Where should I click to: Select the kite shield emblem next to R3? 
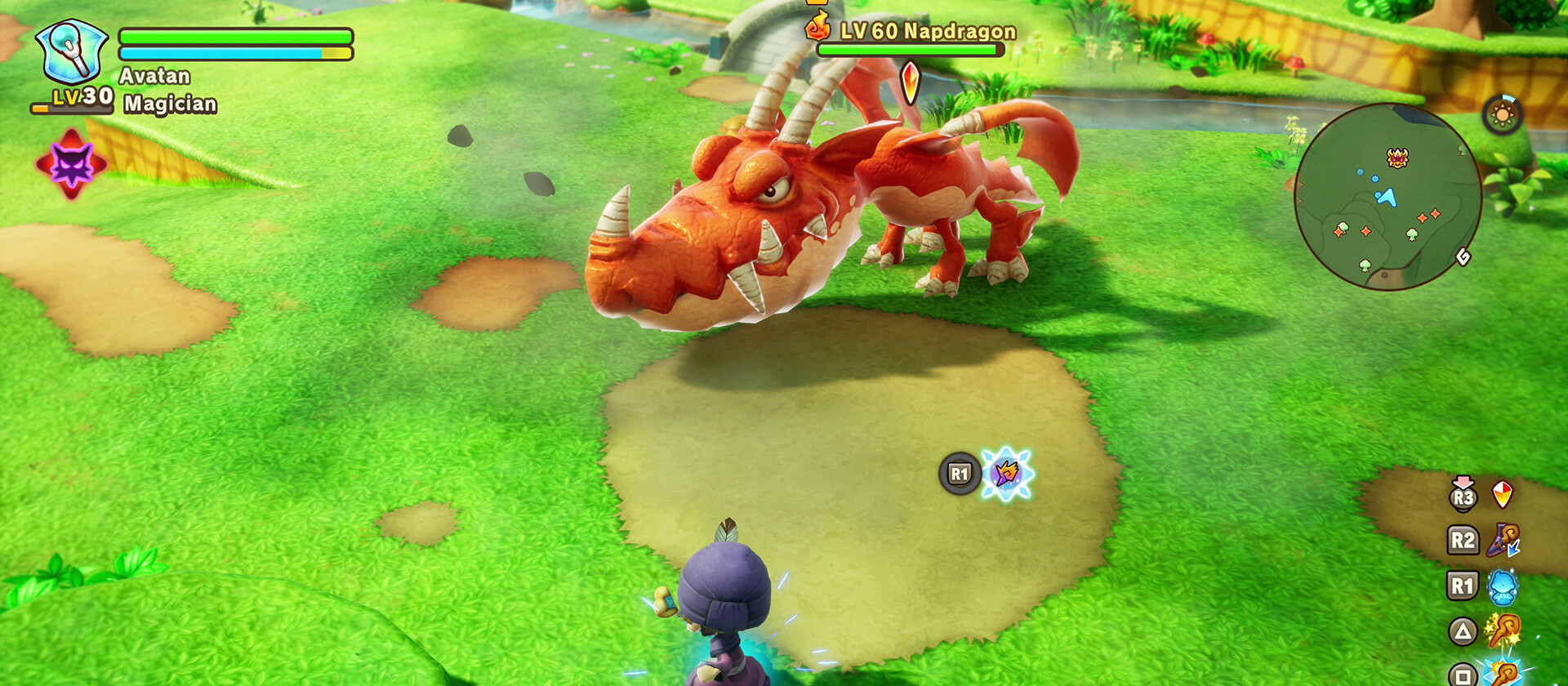coord(1503,495)
